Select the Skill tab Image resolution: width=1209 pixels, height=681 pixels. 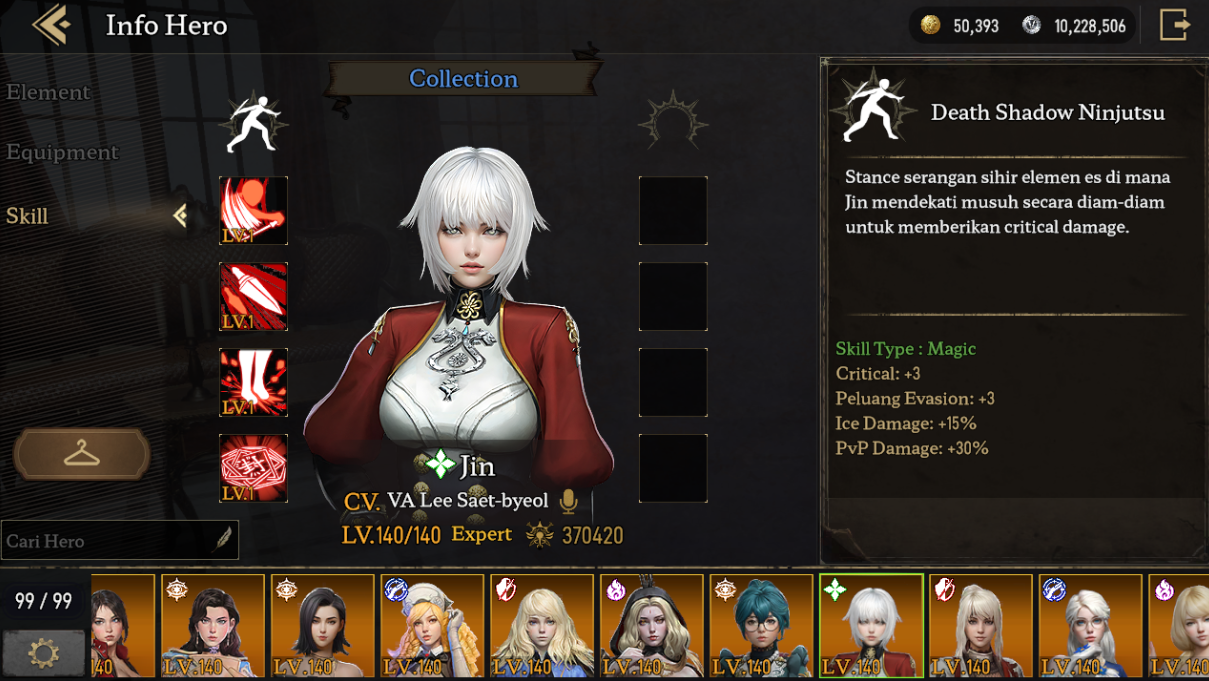coord(28,216)
